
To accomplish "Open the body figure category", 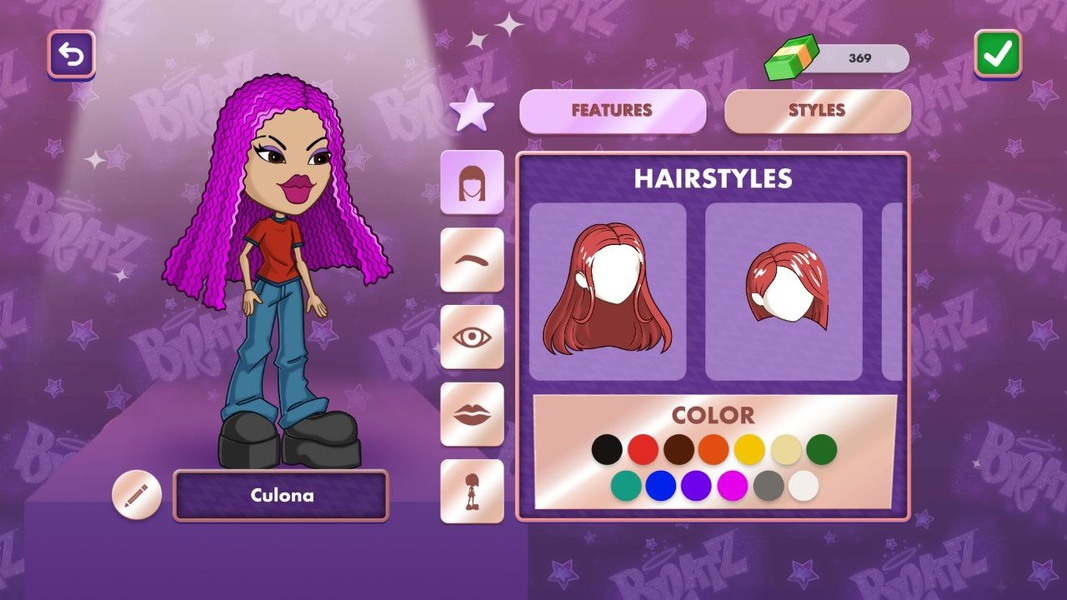I will [x=472, y=491].
